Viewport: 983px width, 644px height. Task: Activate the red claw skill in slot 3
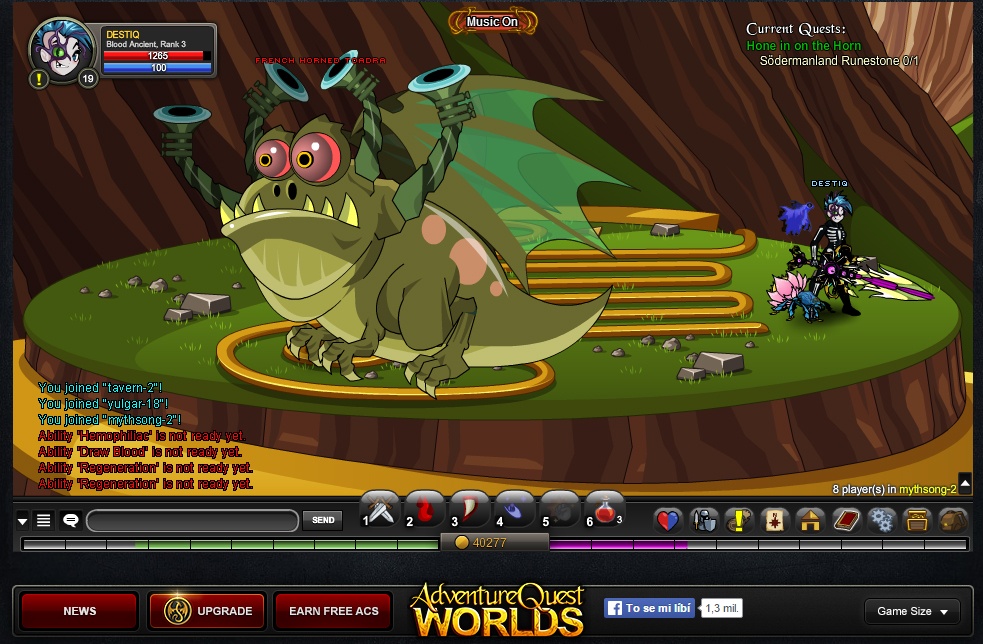[469, 509]
